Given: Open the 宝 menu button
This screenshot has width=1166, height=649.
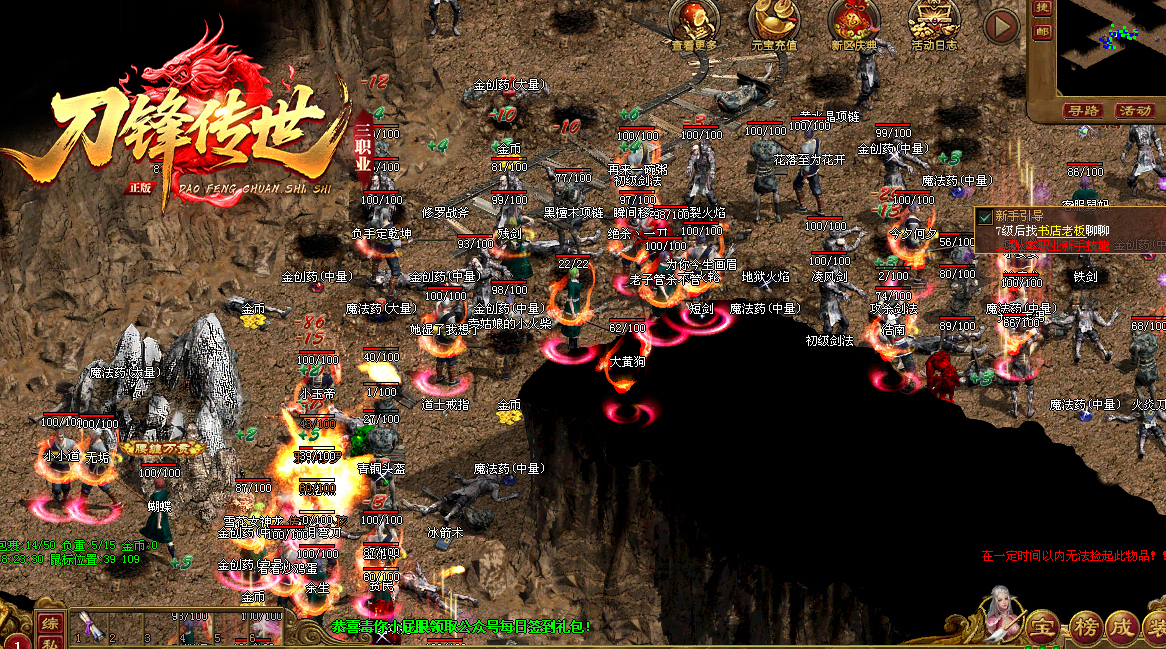Looking at the screenshot, I should coord(1044,628).
